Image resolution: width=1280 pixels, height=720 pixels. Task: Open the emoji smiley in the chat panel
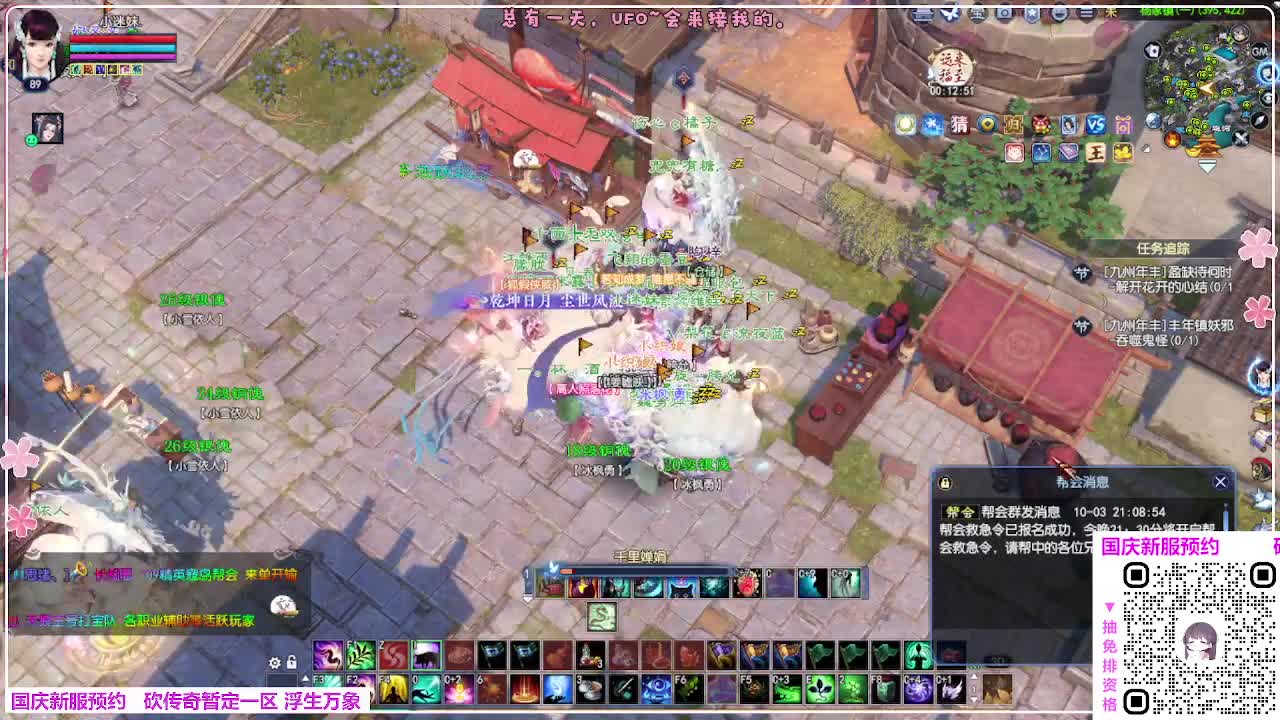(x=282, y=604)
